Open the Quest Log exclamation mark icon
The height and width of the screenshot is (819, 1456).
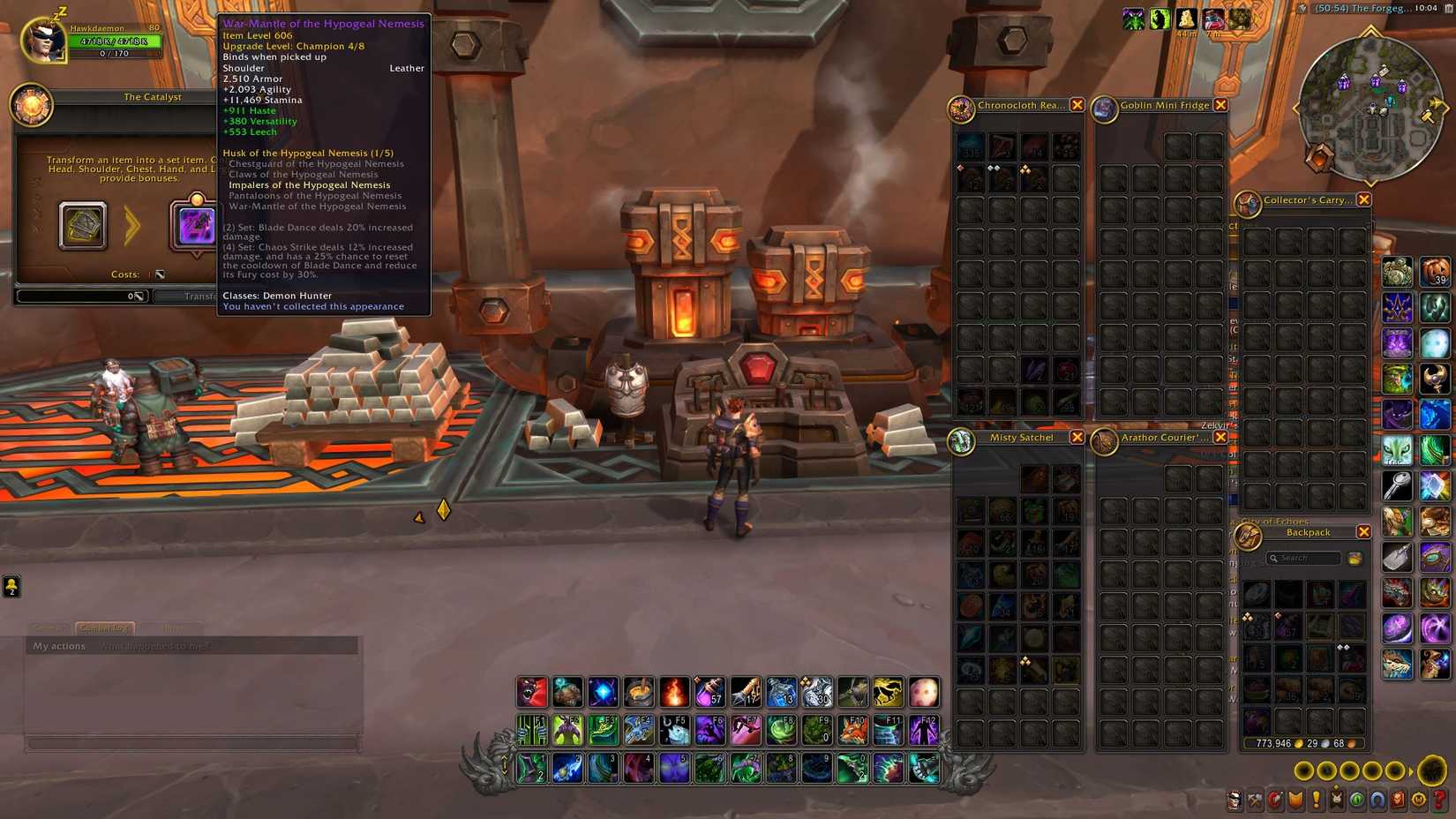(1316, 800)
